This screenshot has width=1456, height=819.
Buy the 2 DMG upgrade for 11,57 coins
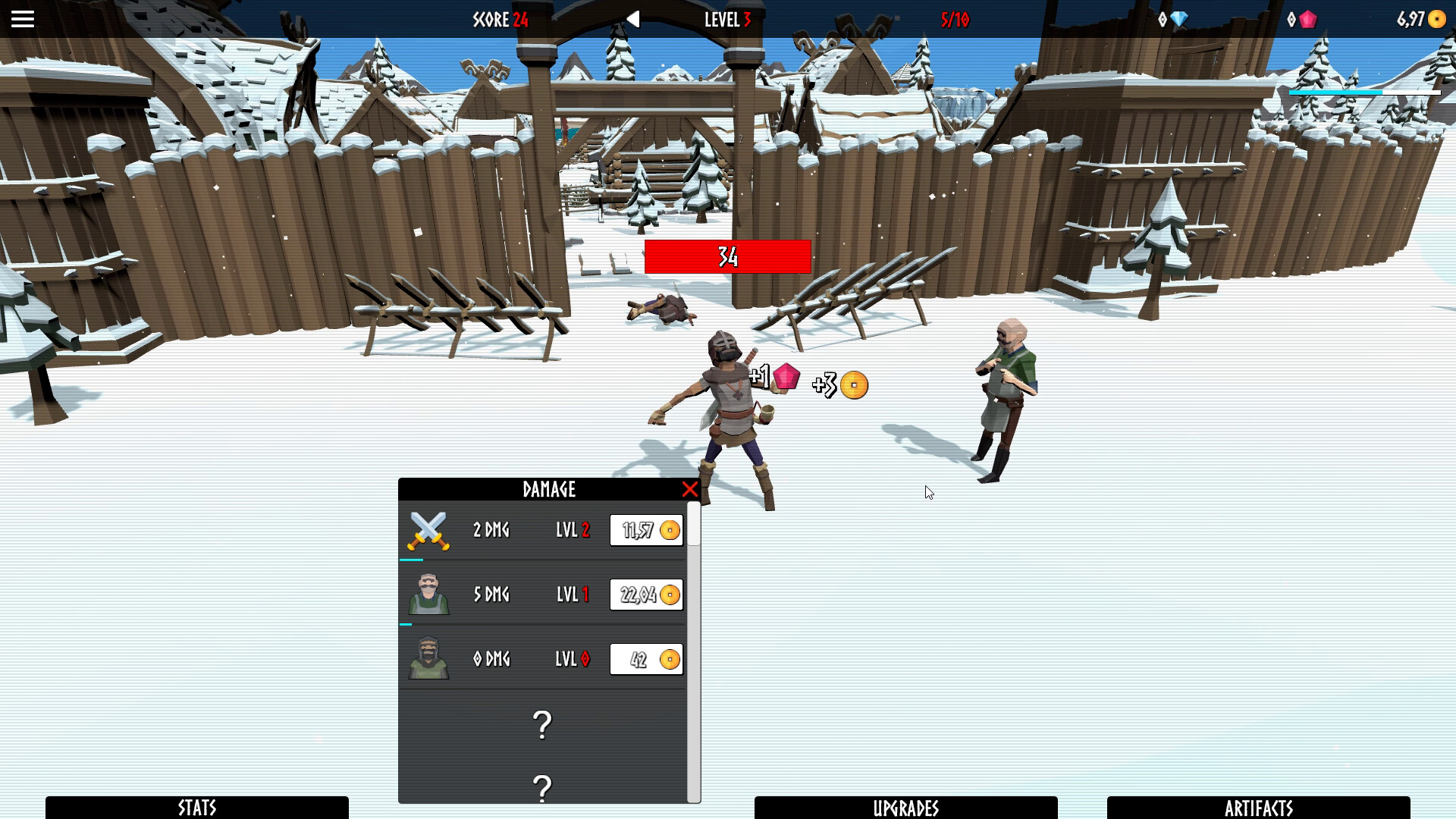pyautogui.click(x=645, y=529)
